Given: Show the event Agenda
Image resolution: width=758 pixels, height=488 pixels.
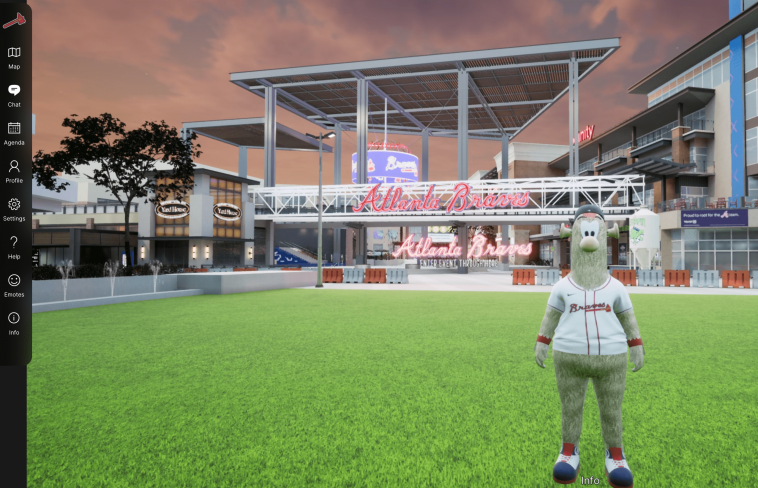Looking at the screenshot, I should [x=14, y=130].
